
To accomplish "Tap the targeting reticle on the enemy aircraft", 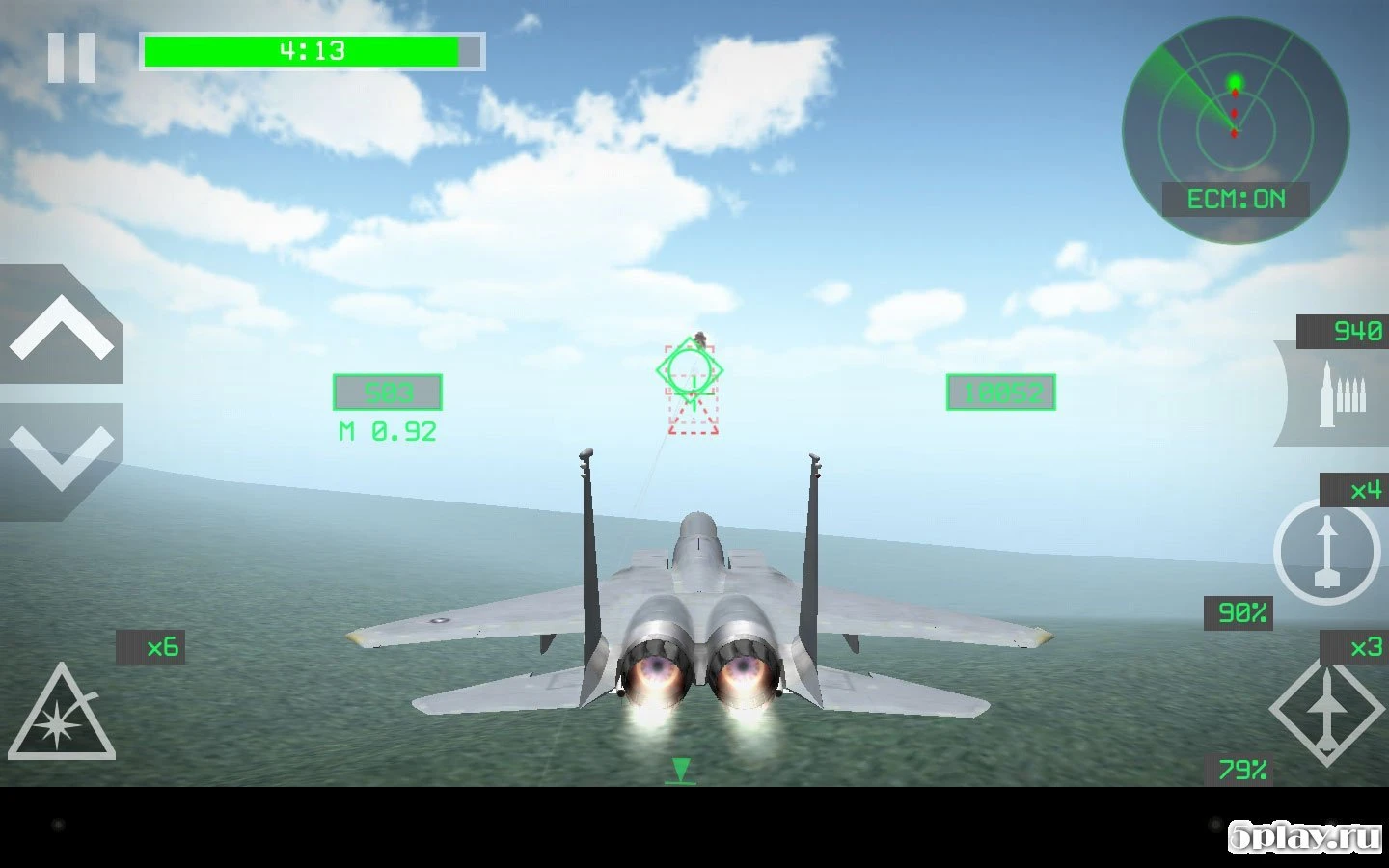I will pyautogui.click(x=691, y=371).
